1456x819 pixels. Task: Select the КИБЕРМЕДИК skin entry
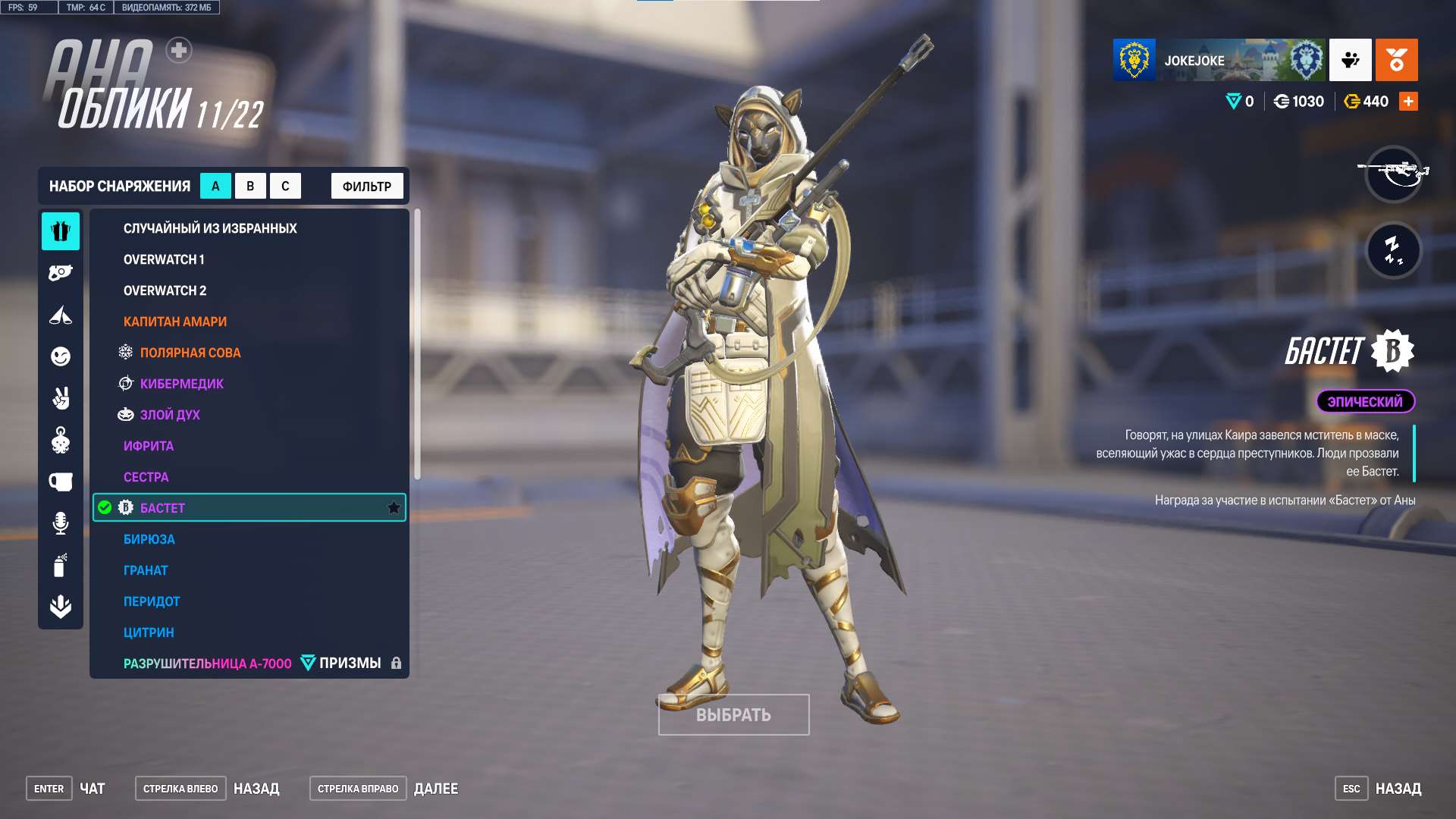tap(180, 384)
